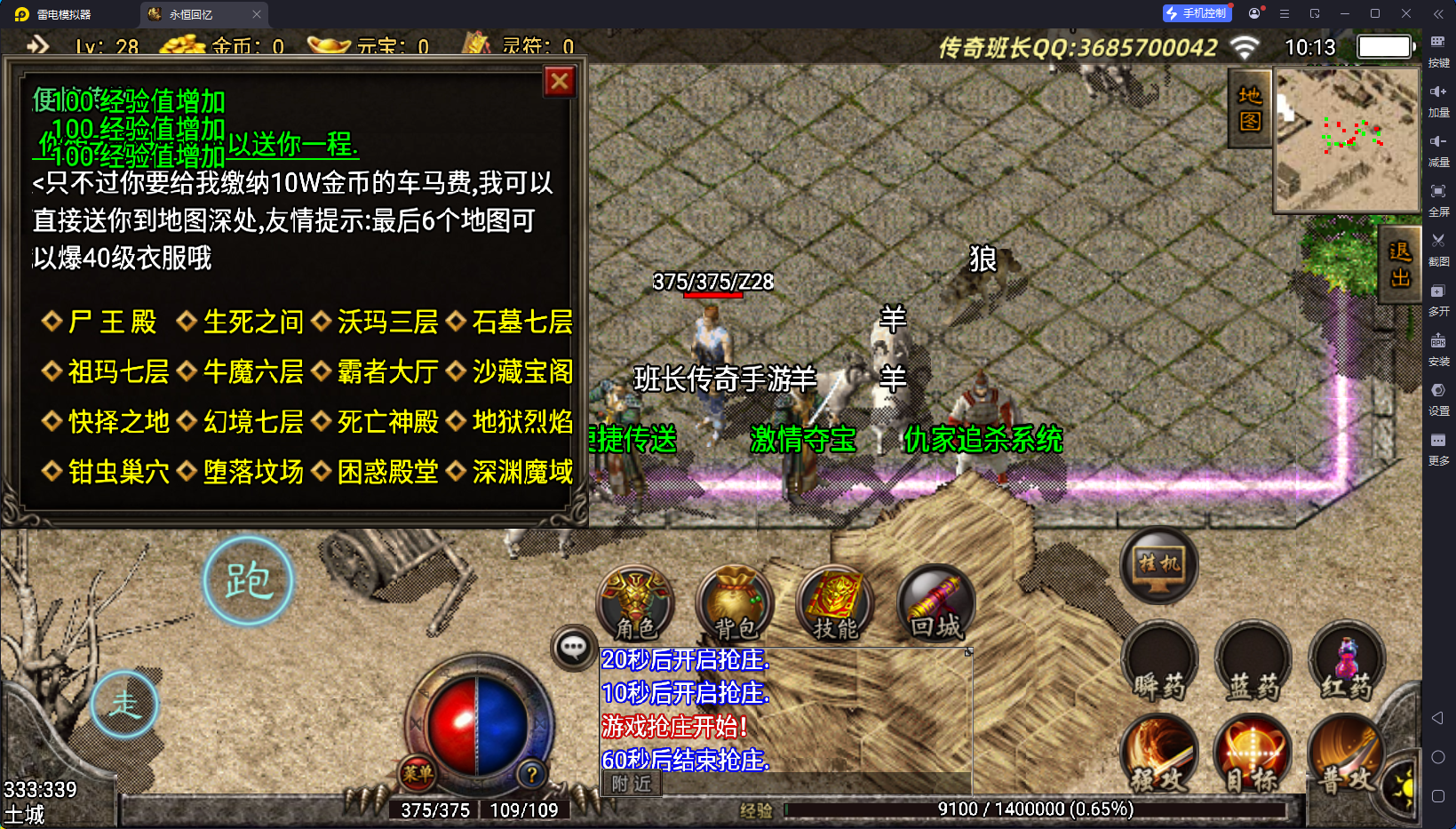The height and width of the screenshot is (829, 1456).
Task: Open the emulator hamburger menu
Action: 1283,13
